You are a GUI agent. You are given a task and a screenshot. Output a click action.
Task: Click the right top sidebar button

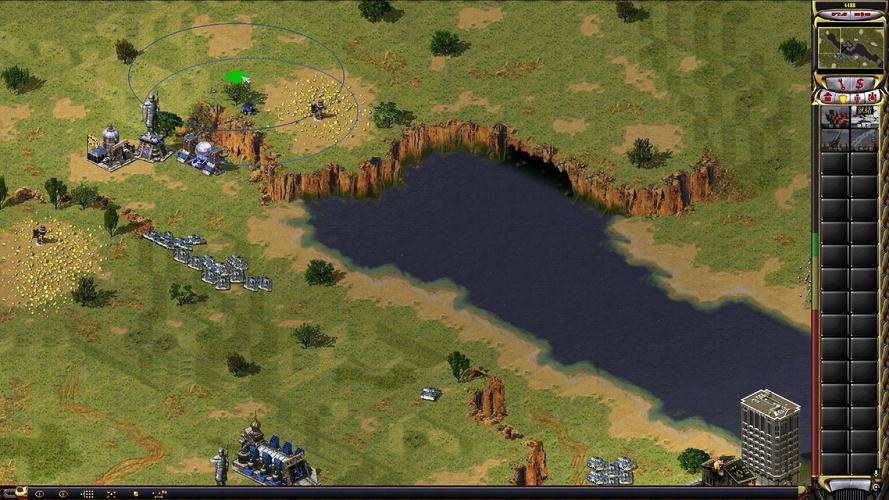(x=861, y=15)
